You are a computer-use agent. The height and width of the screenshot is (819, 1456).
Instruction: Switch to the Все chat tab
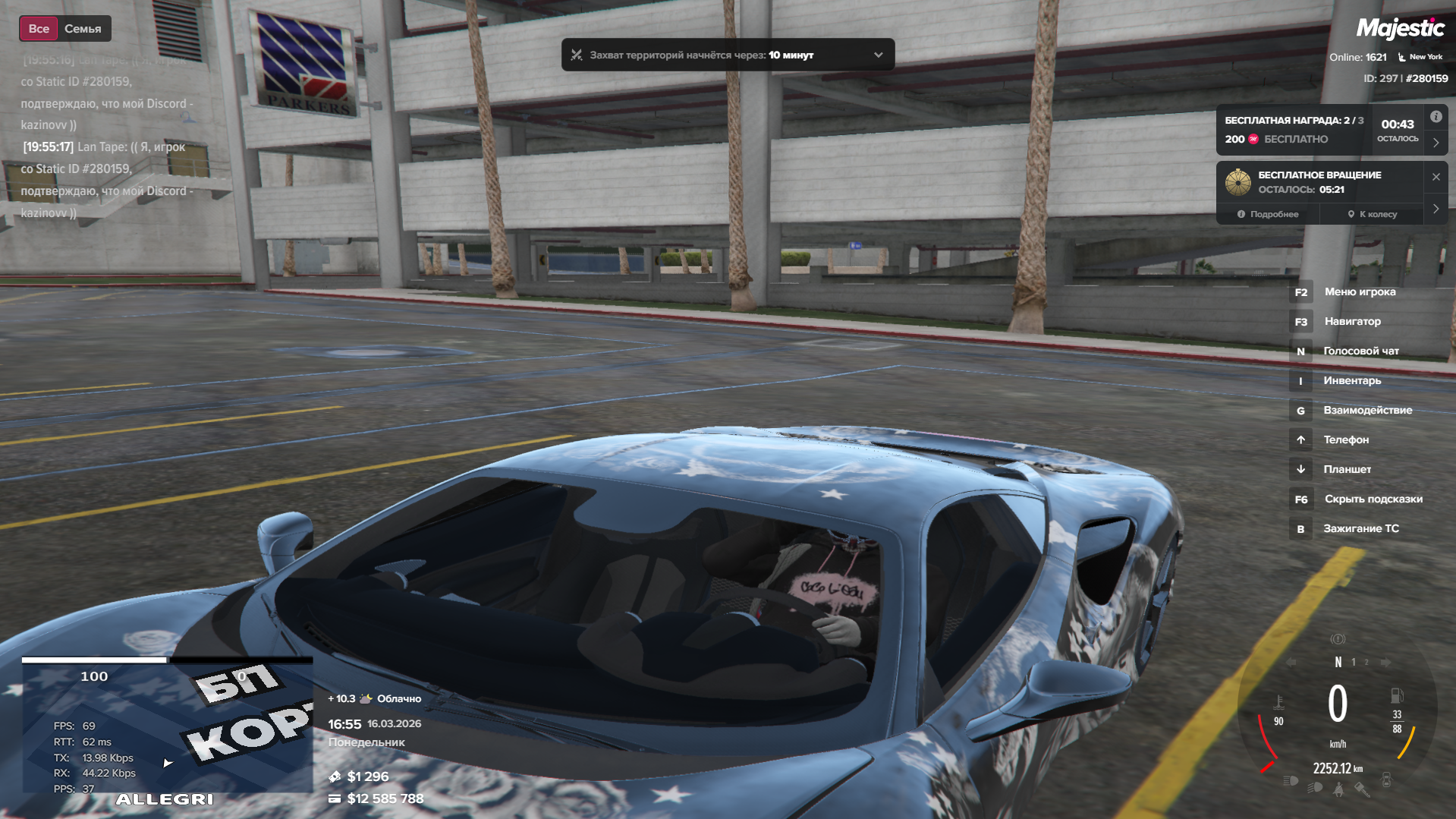click(39, 29)
